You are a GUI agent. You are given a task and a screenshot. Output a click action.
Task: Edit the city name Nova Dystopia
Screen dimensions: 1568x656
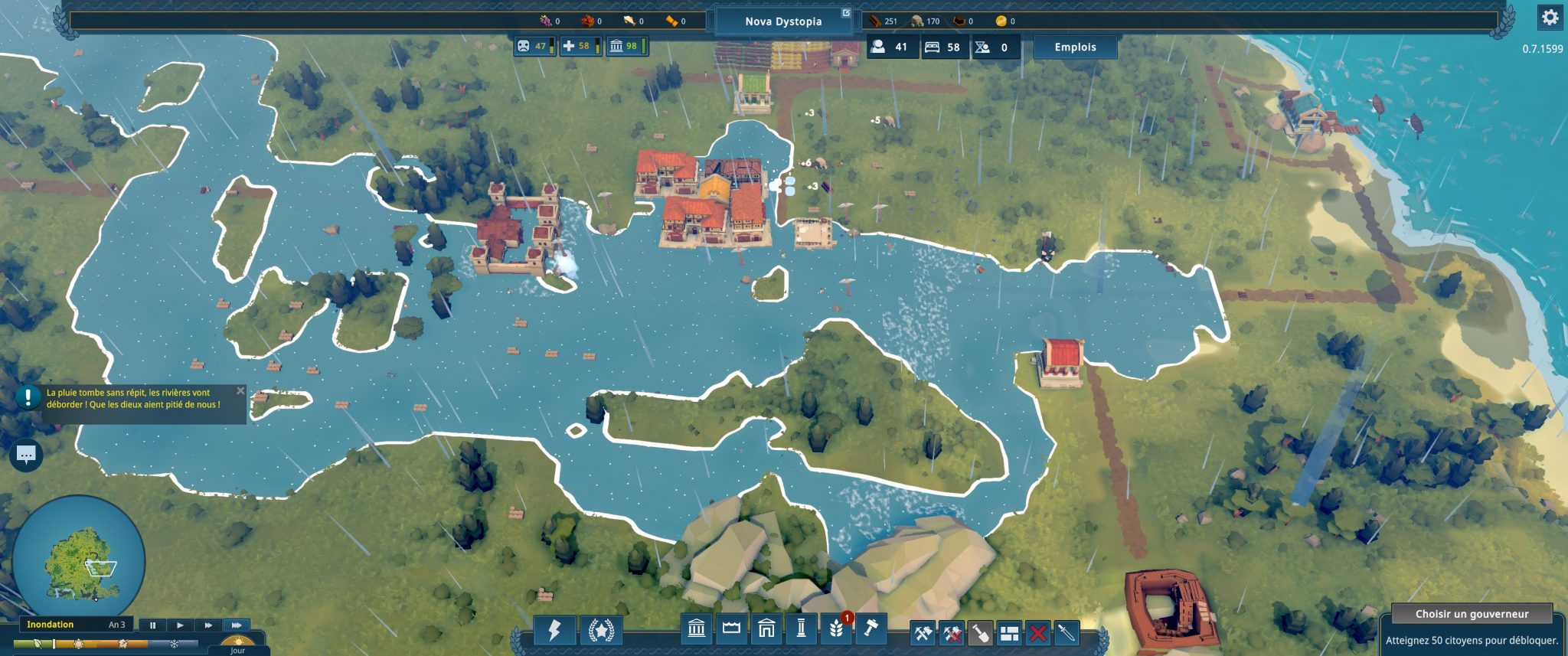pyautogui.click(x=783, y=21)
